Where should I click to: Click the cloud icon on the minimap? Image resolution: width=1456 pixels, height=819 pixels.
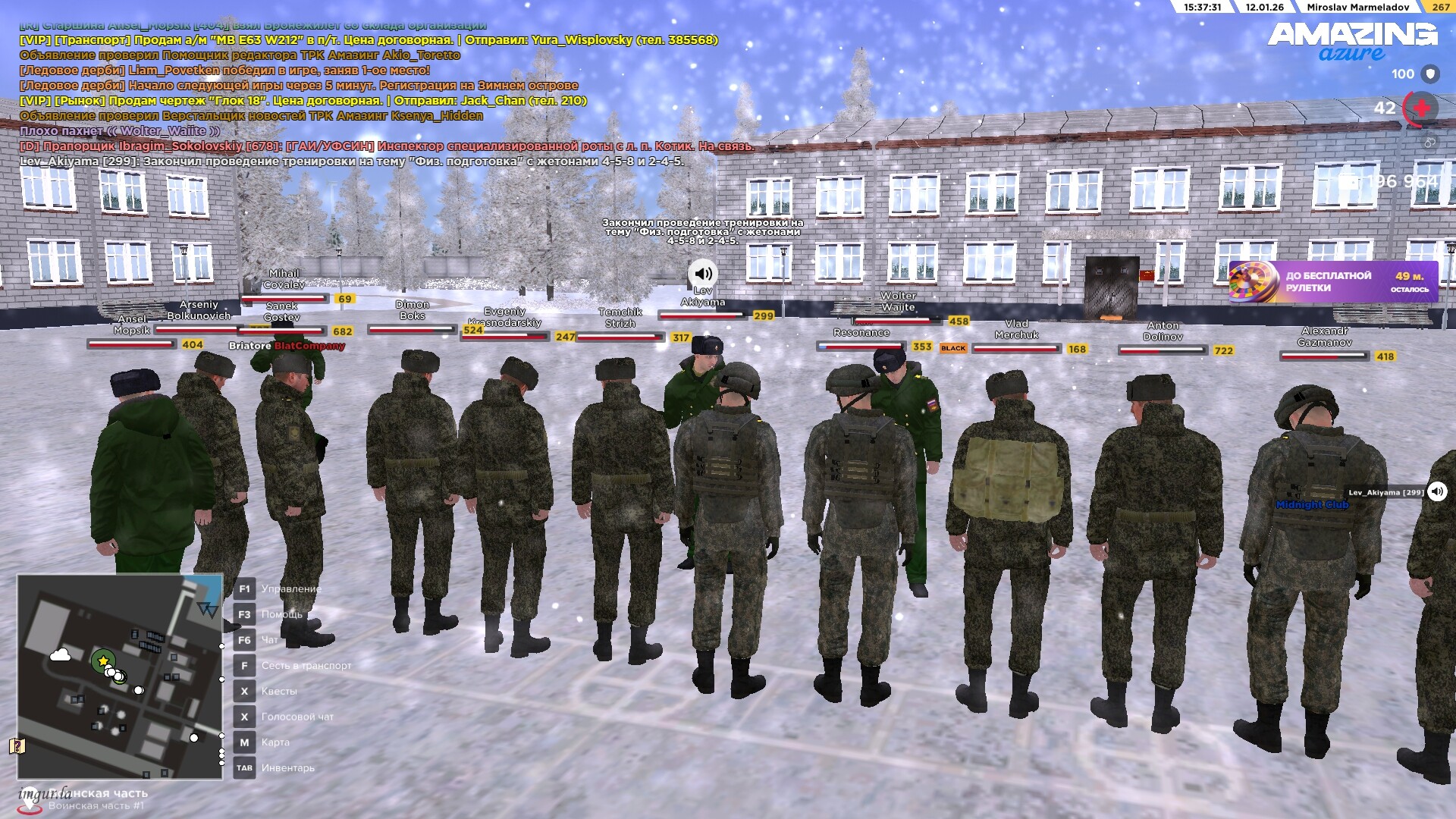click(60, 654)
